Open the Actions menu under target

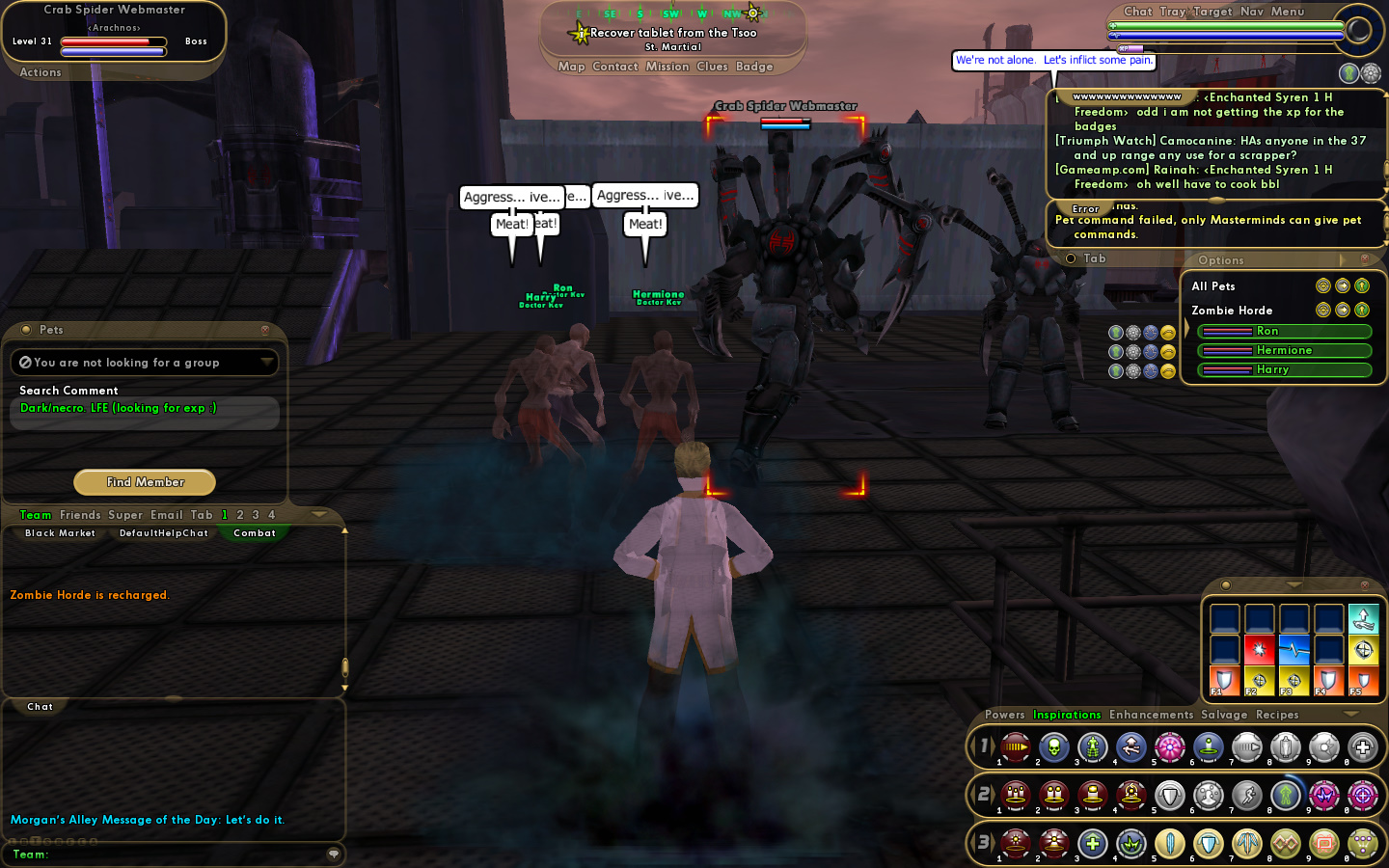click(x=41, y=72)
